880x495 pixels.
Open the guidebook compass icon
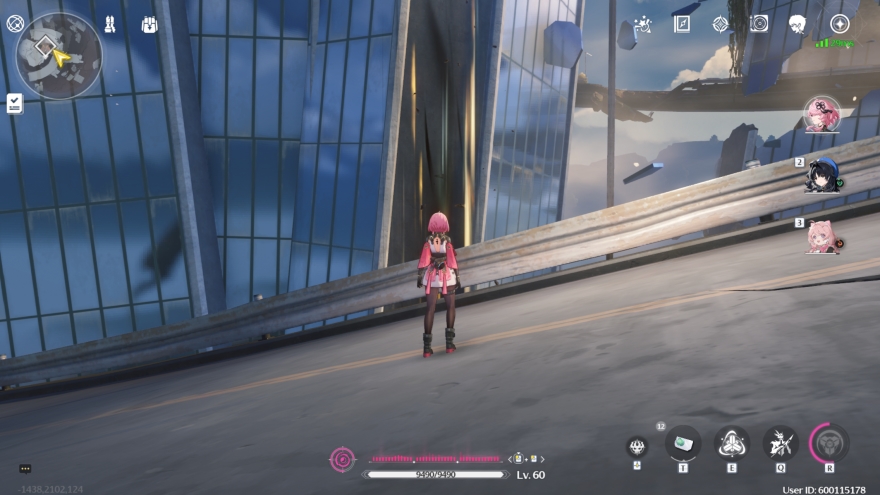tap(682, 24)
